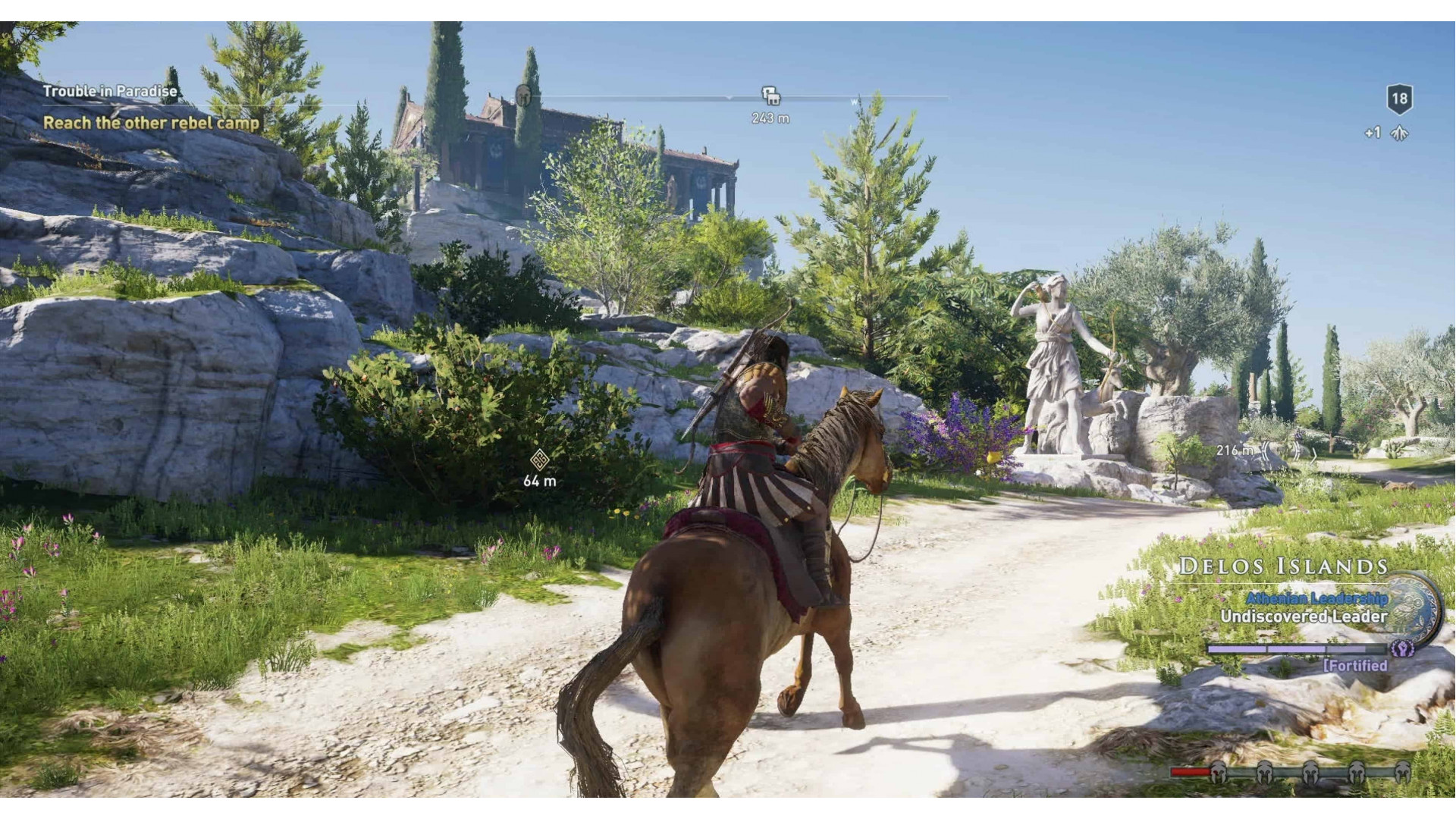This screenshot has height=819, width=1456.
Task: Click the first spartan helmet on kill bar
Action: 1218,773
